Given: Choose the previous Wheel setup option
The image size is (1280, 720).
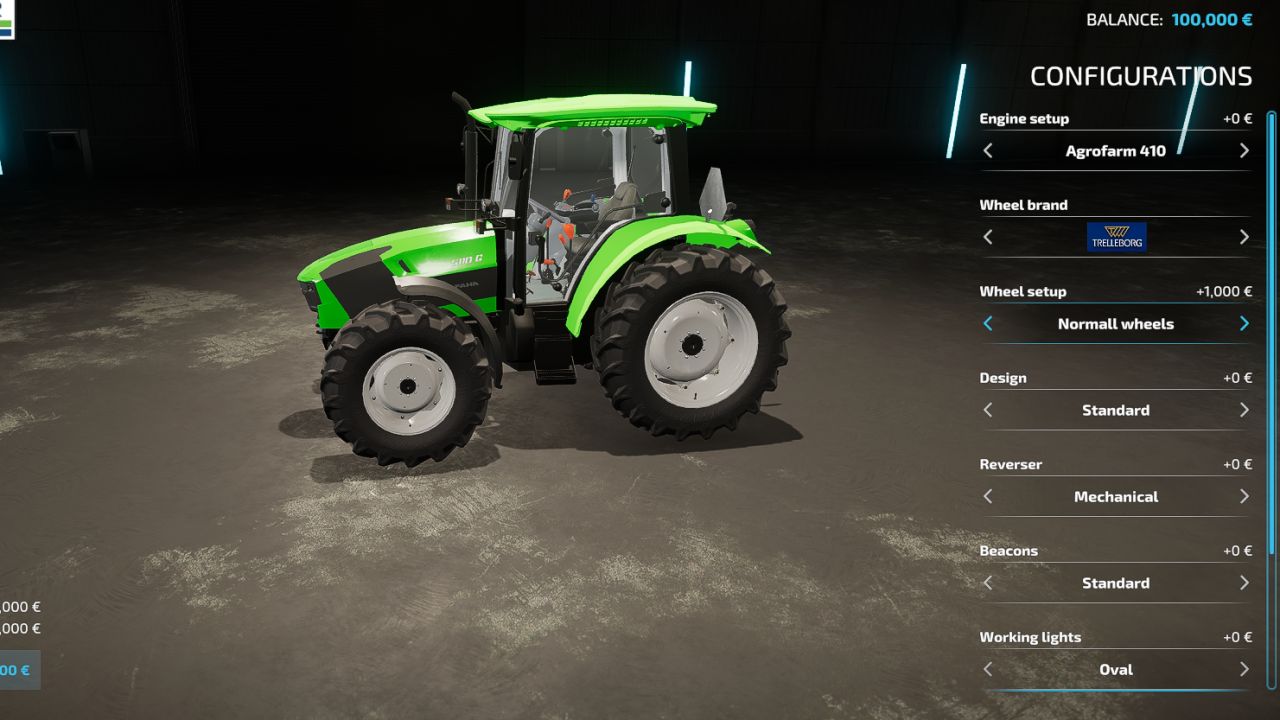Looking at the screenshot, I should [988, 324].
